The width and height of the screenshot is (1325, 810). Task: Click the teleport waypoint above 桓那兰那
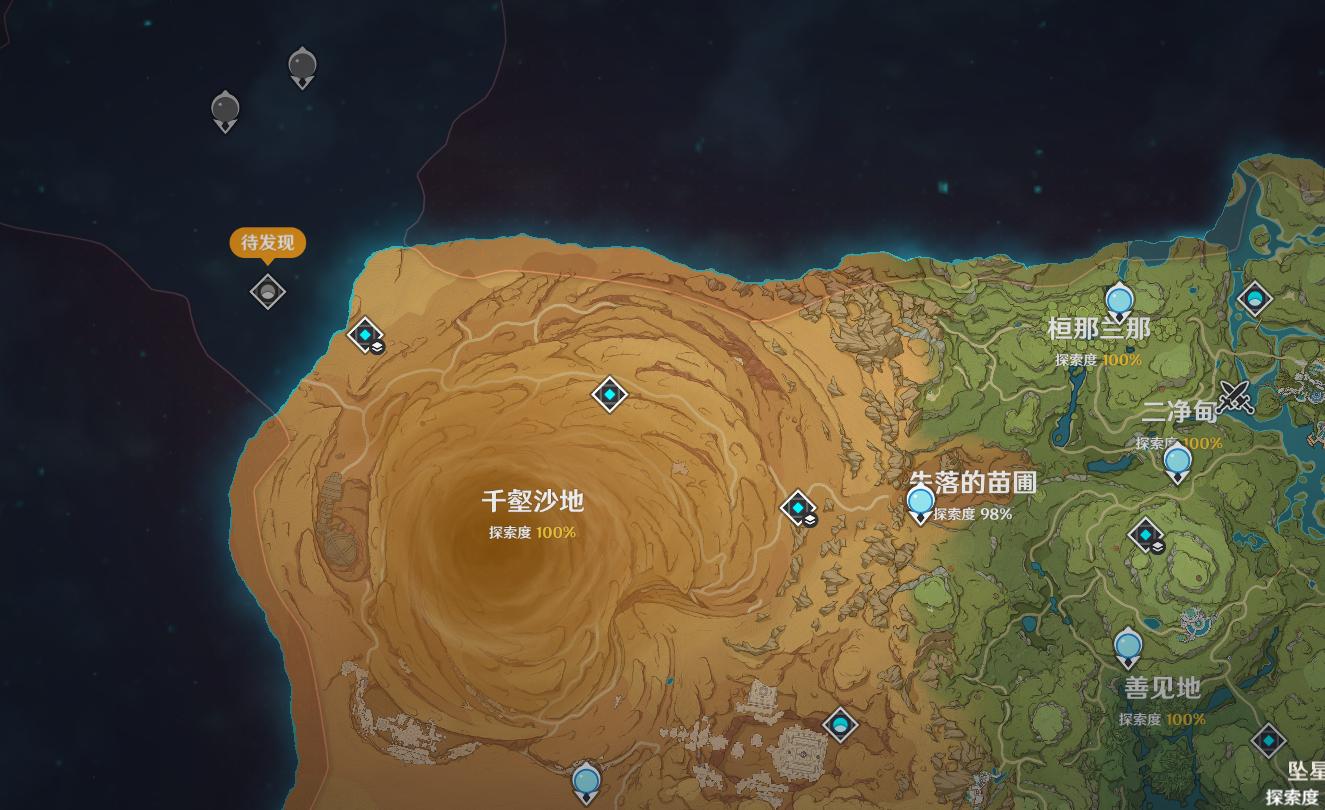pyautogui.click(x=1120, y=297)
